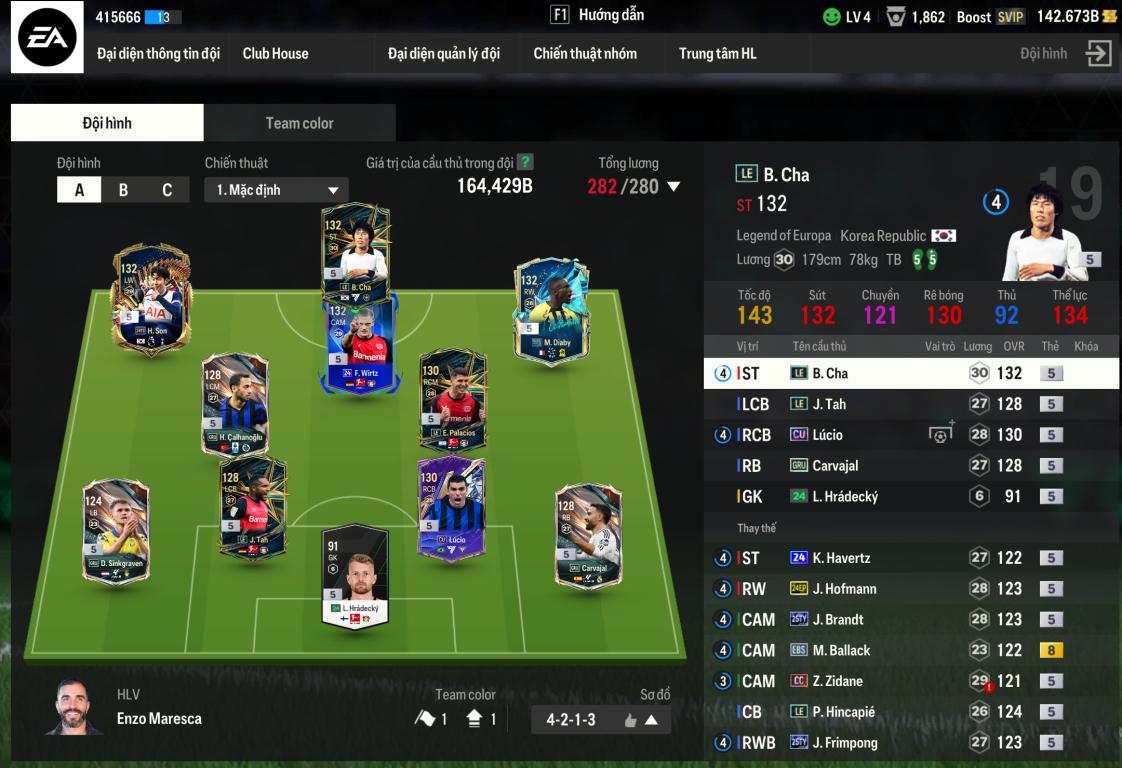Image resolution: width=1122 pixels, height=768 pixels.
Task: Expand the Tổng lương salary arrow
Action: (674, 186)
